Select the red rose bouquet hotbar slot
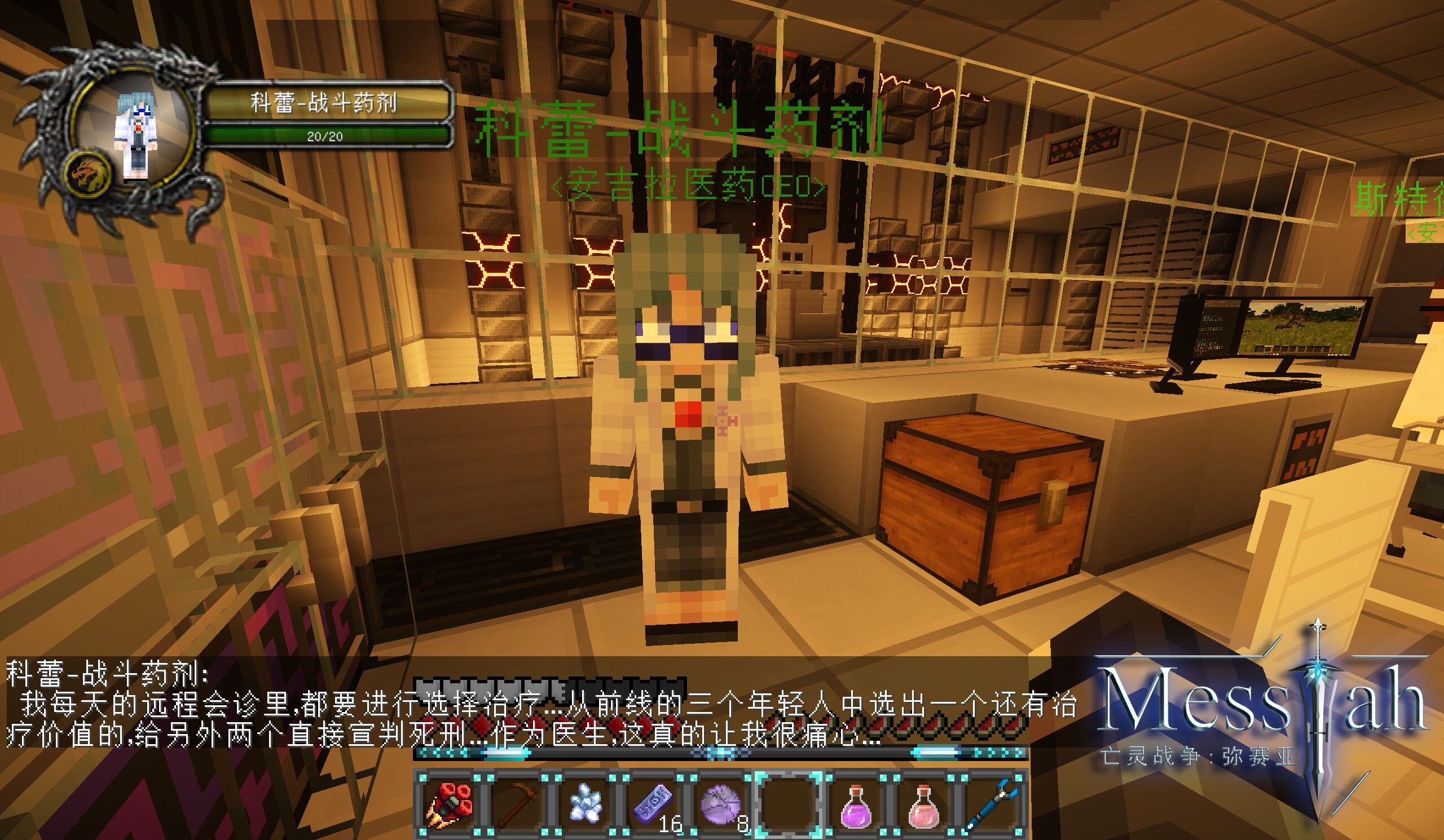Image resolution: width=1444 pixels, height=840 pixels. tap(449, 804)
